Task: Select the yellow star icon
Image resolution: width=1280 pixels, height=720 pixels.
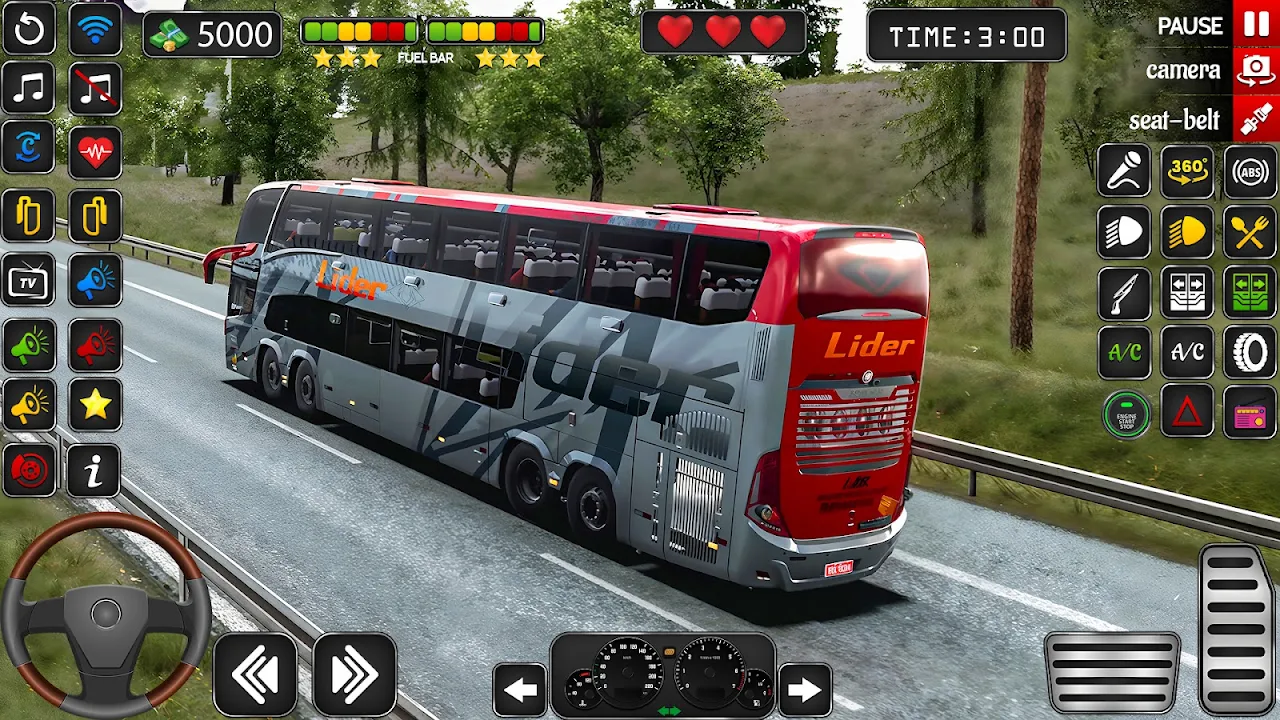Action: 95,404
